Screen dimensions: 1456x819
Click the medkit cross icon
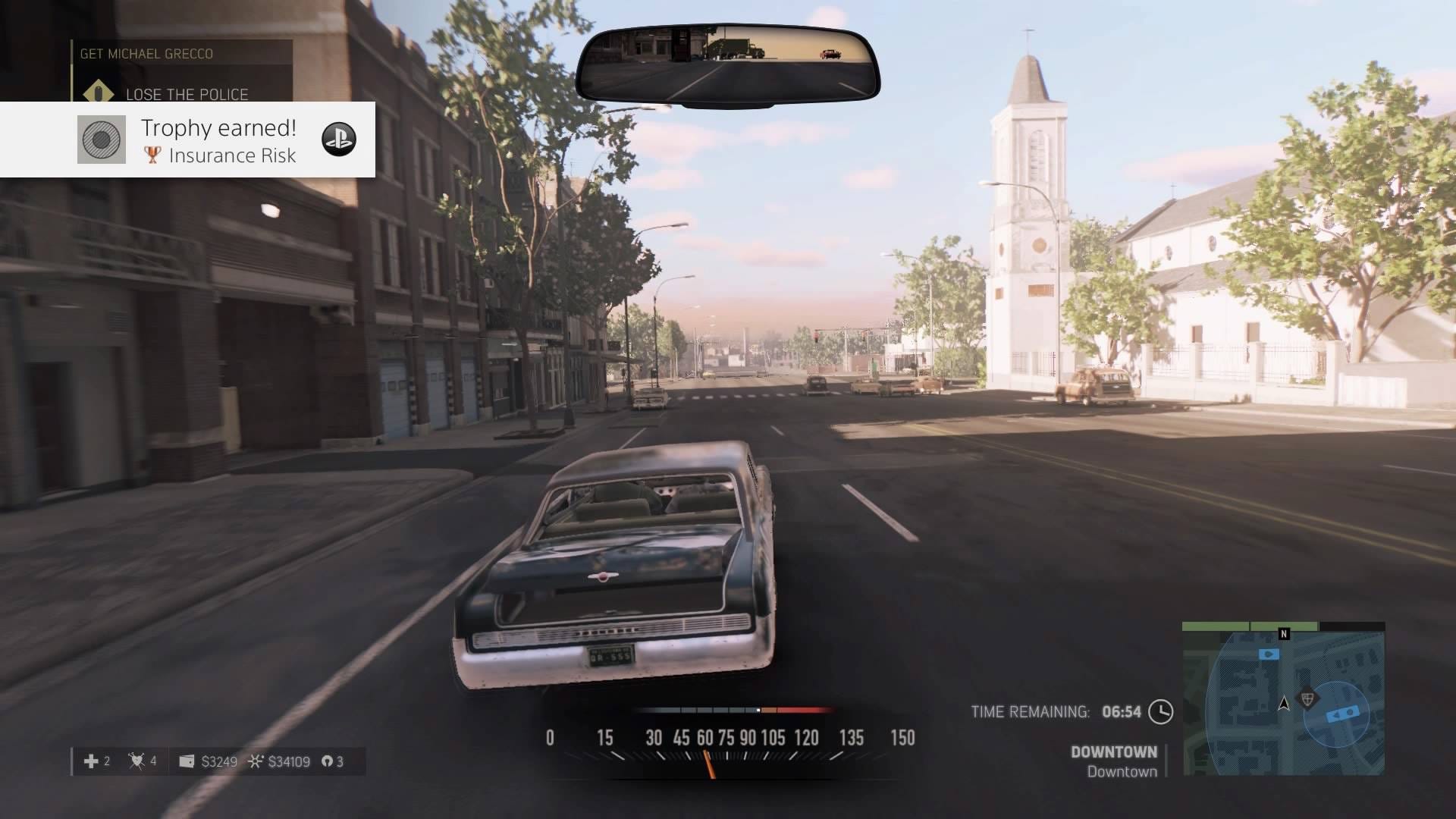91,761
